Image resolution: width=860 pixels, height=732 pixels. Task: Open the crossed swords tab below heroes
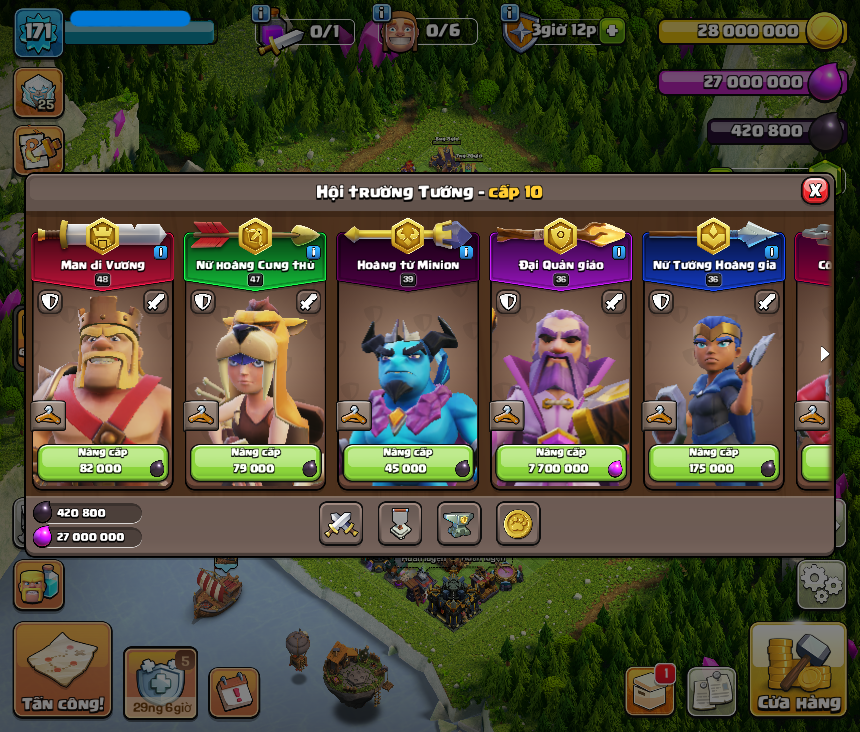340,523
